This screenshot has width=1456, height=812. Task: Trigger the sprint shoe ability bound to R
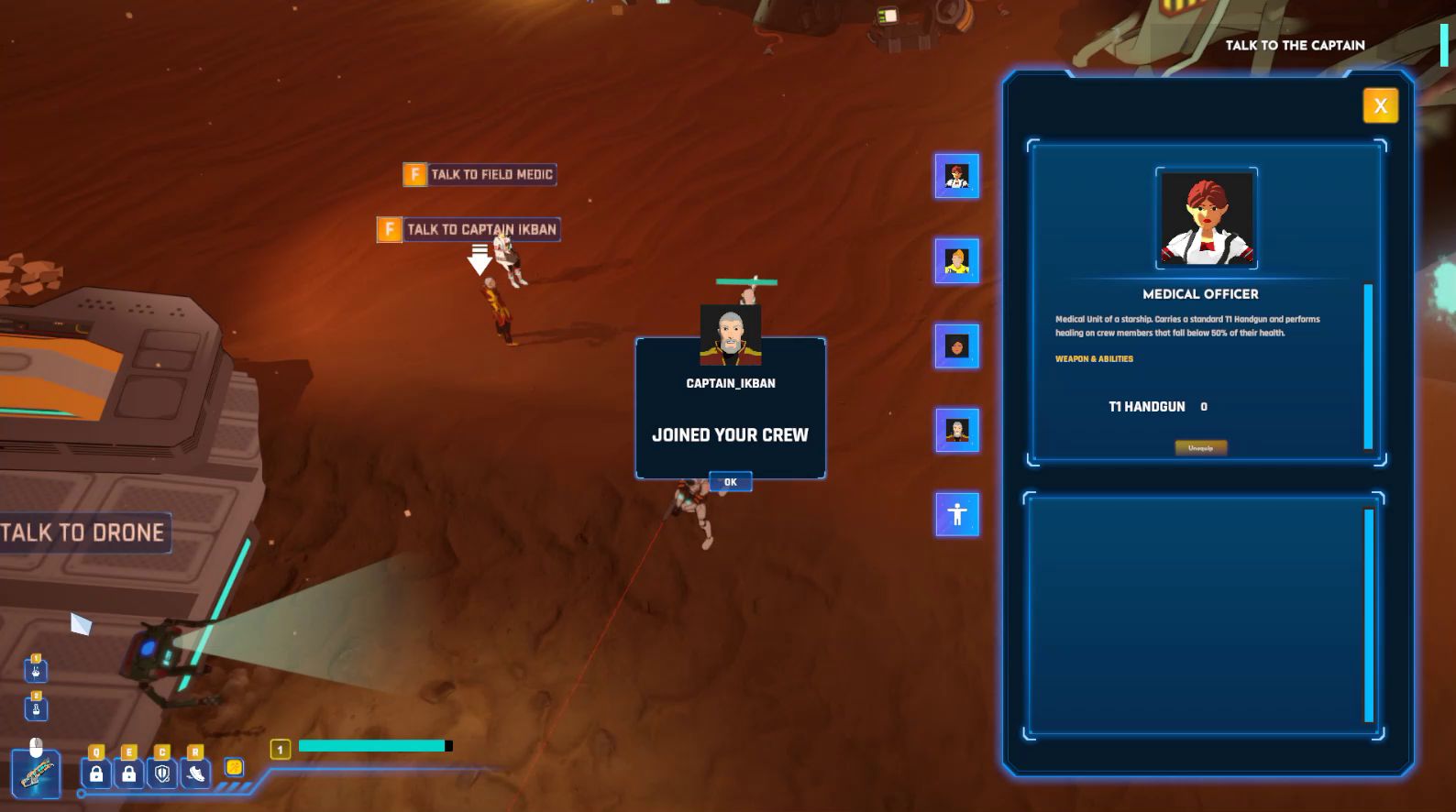point(194,774)
